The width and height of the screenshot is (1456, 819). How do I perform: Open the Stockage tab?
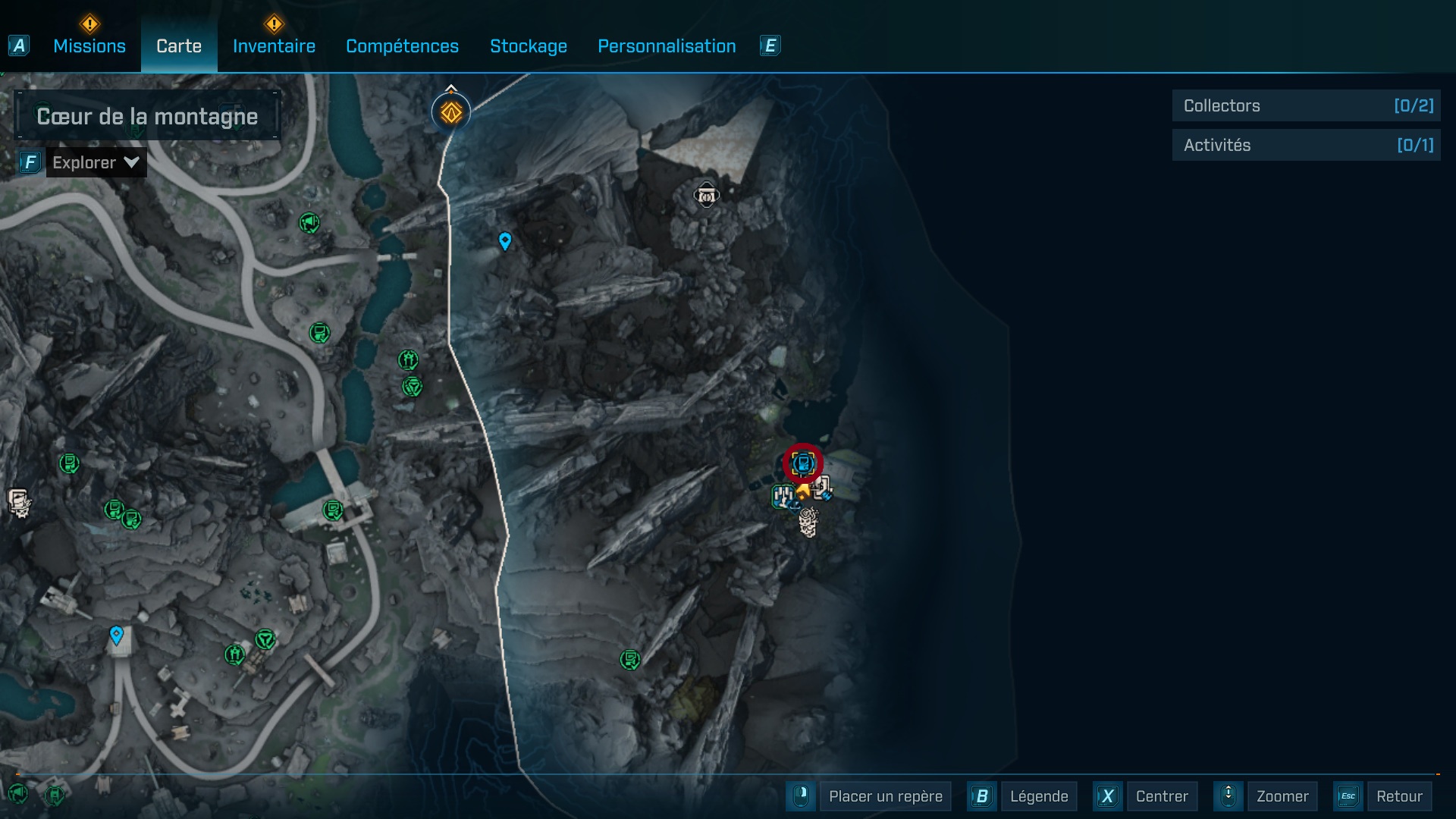[x=528, y=46]
